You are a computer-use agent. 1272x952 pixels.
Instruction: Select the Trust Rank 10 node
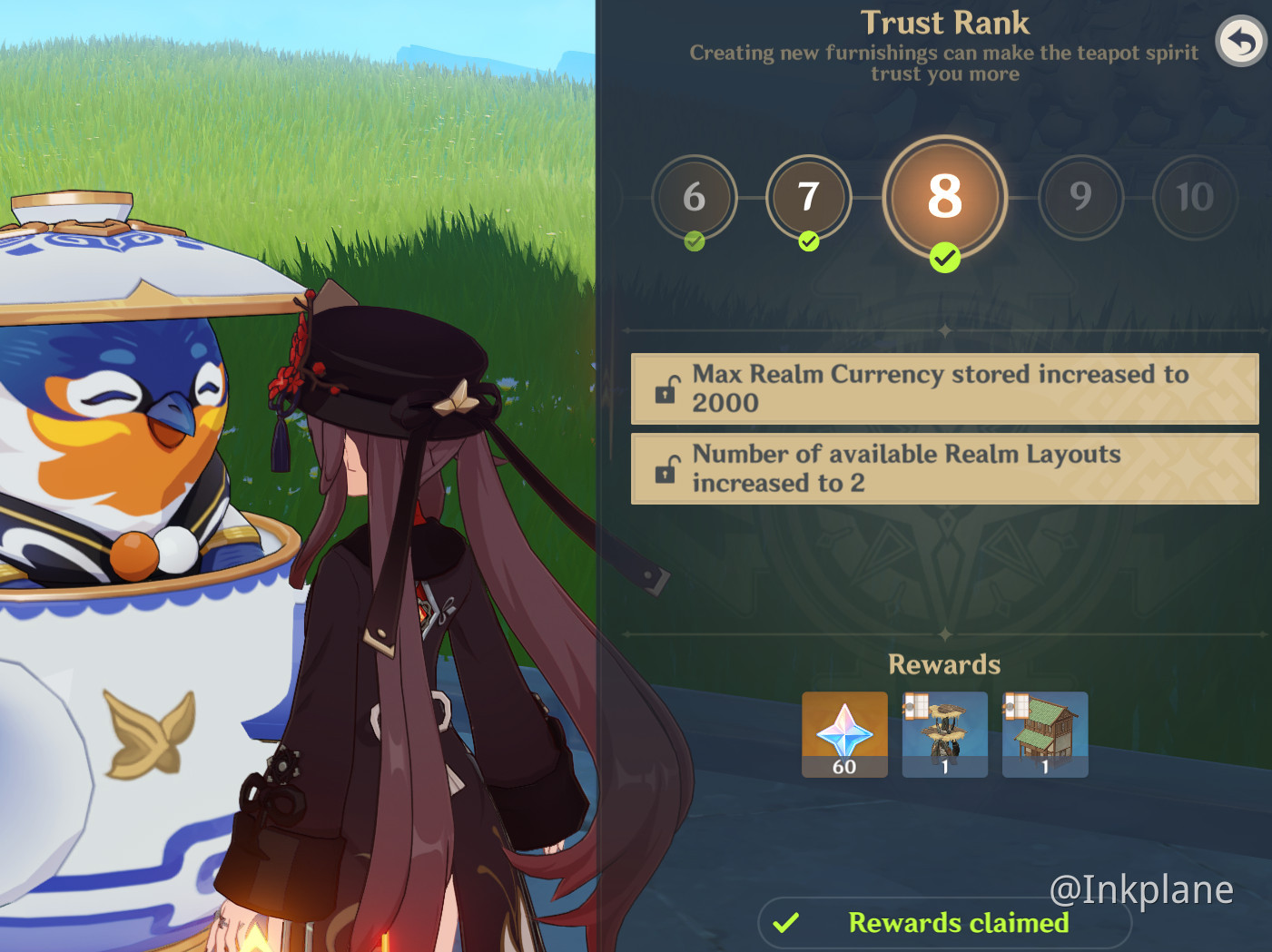[x=1195, y=198]
